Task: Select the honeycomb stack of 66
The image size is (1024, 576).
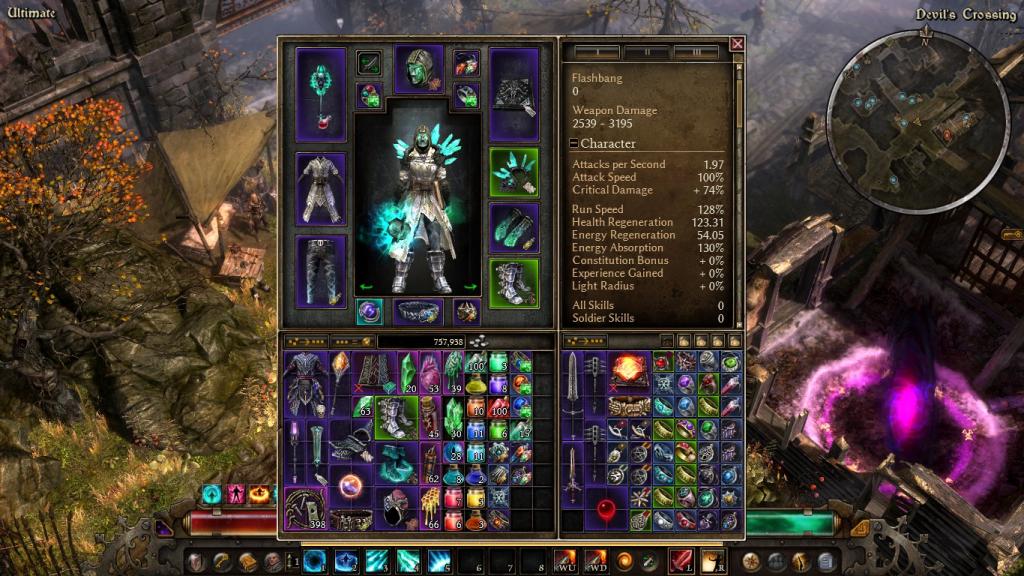Action: 431,511
